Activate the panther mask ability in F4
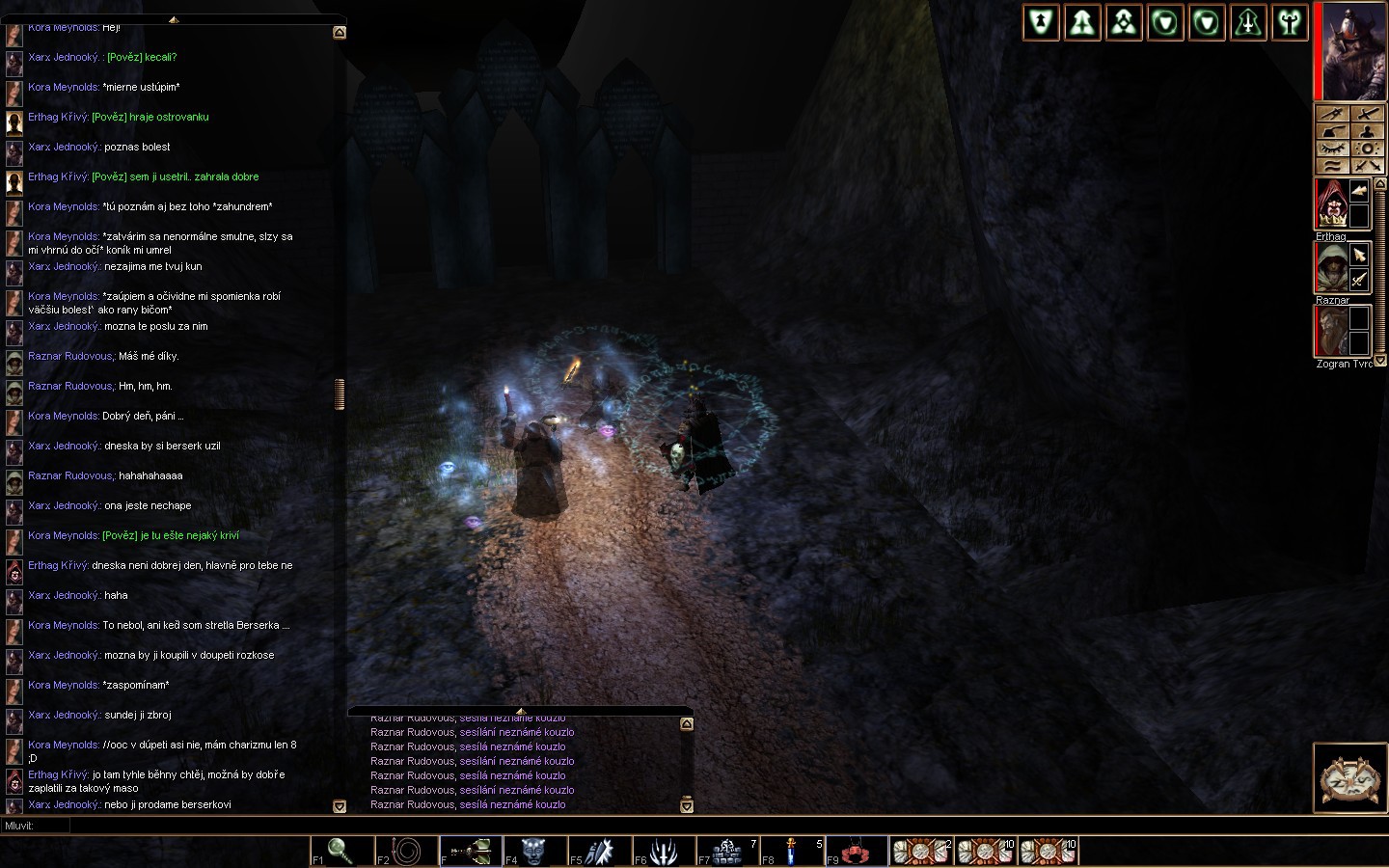Image resolution: width=1389 pixels, height=868 pixels. pos(533,851)
